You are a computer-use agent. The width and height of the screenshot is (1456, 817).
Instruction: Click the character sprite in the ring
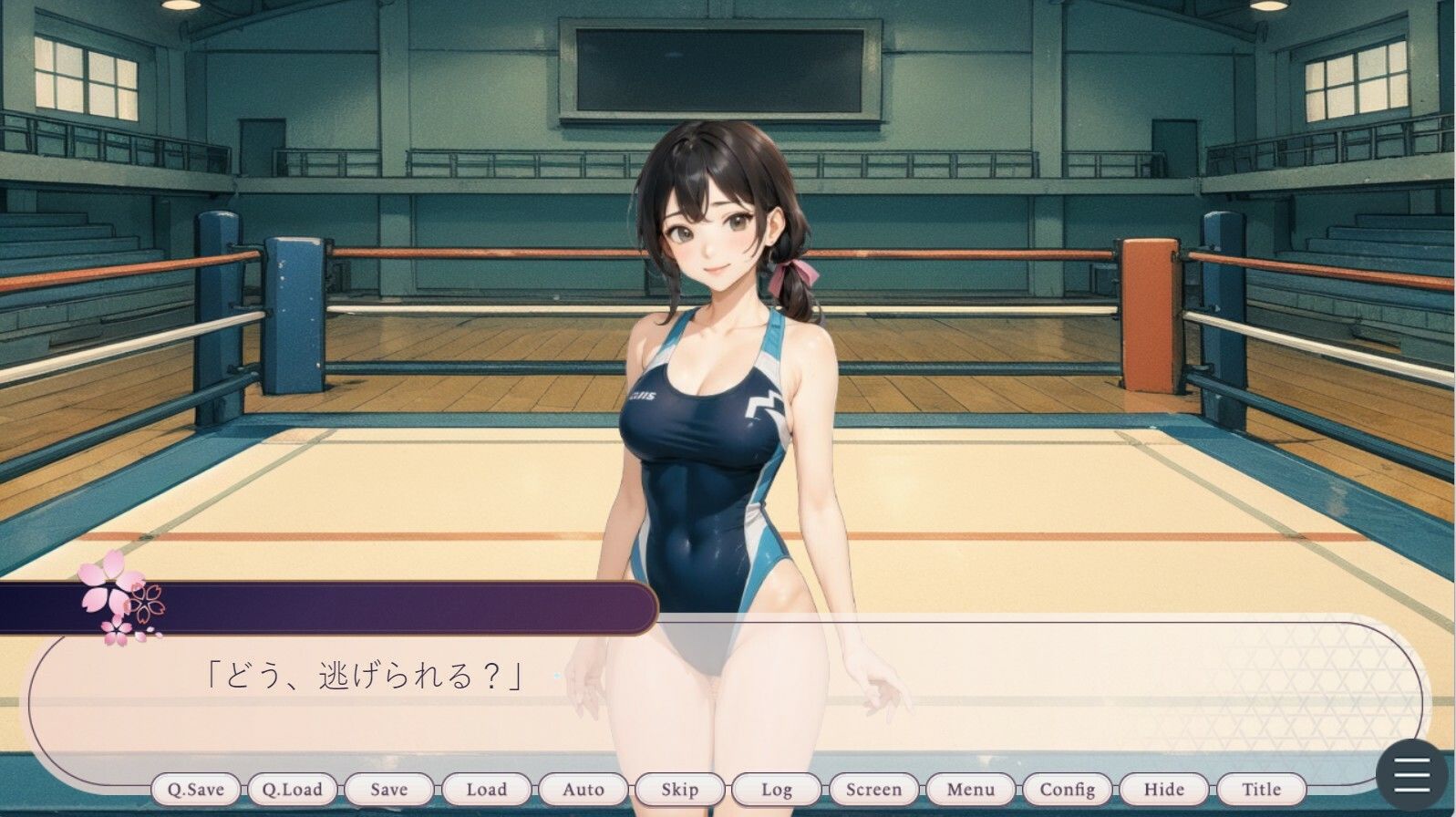pyautogui.click(x=720, y=365)
